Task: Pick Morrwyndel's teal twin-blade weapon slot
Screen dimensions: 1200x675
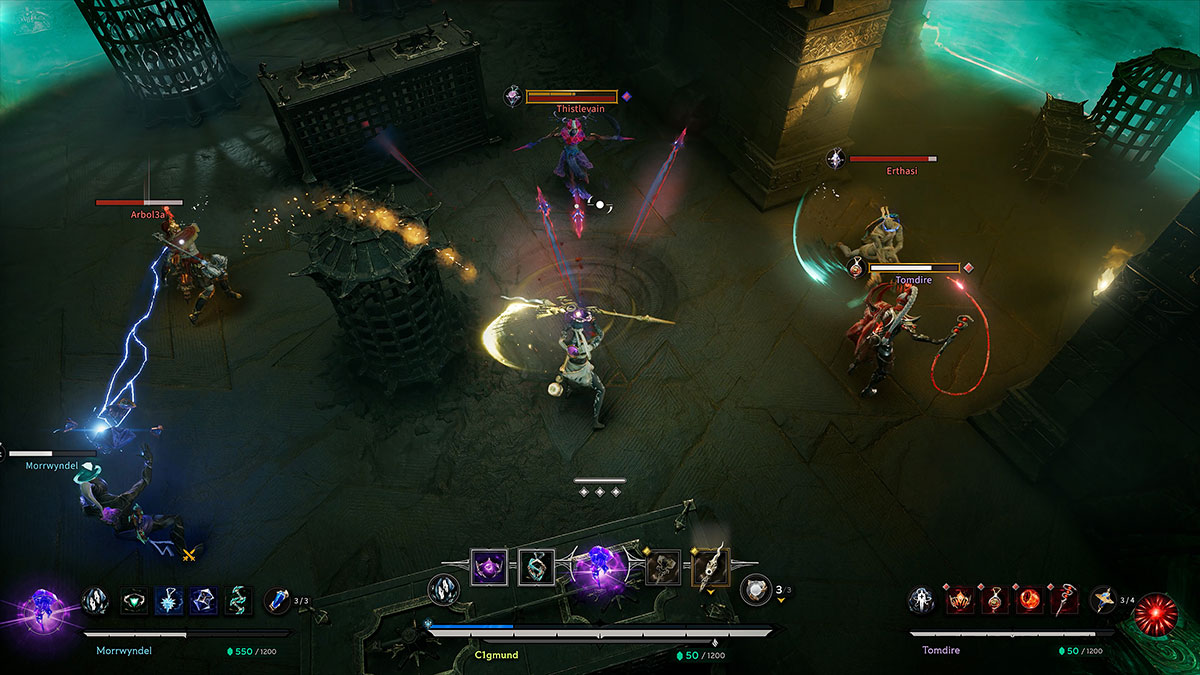Action: (x=239, y=601)
